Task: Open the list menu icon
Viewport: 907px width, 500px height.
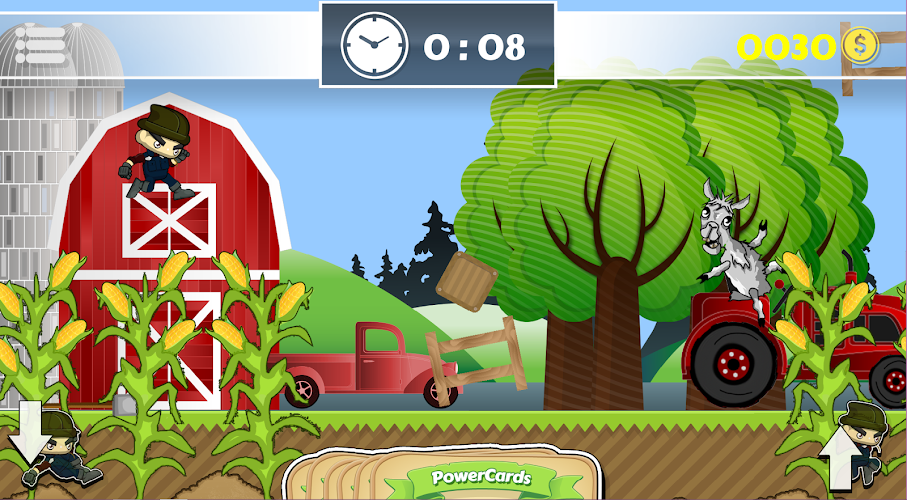Action: tap(40, 41)
